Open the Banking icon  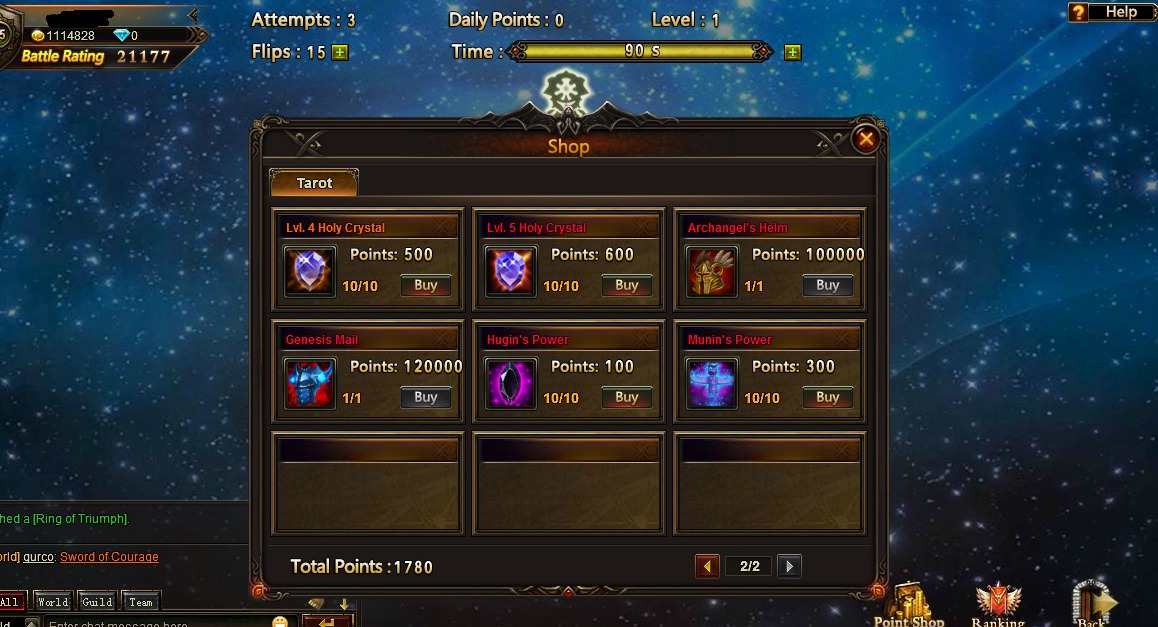coord(997,604)
